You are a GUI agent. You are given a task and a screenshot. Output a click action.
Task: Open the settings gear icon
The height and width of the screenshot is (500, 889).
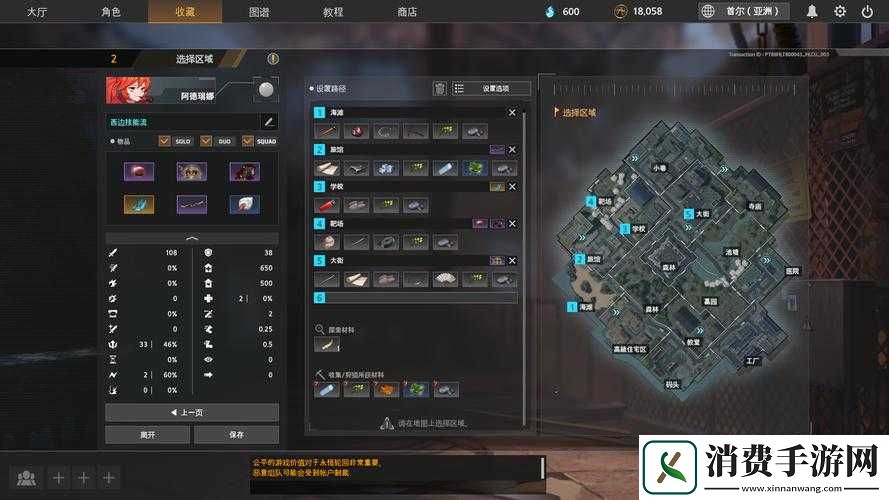[x=840, y=11]
